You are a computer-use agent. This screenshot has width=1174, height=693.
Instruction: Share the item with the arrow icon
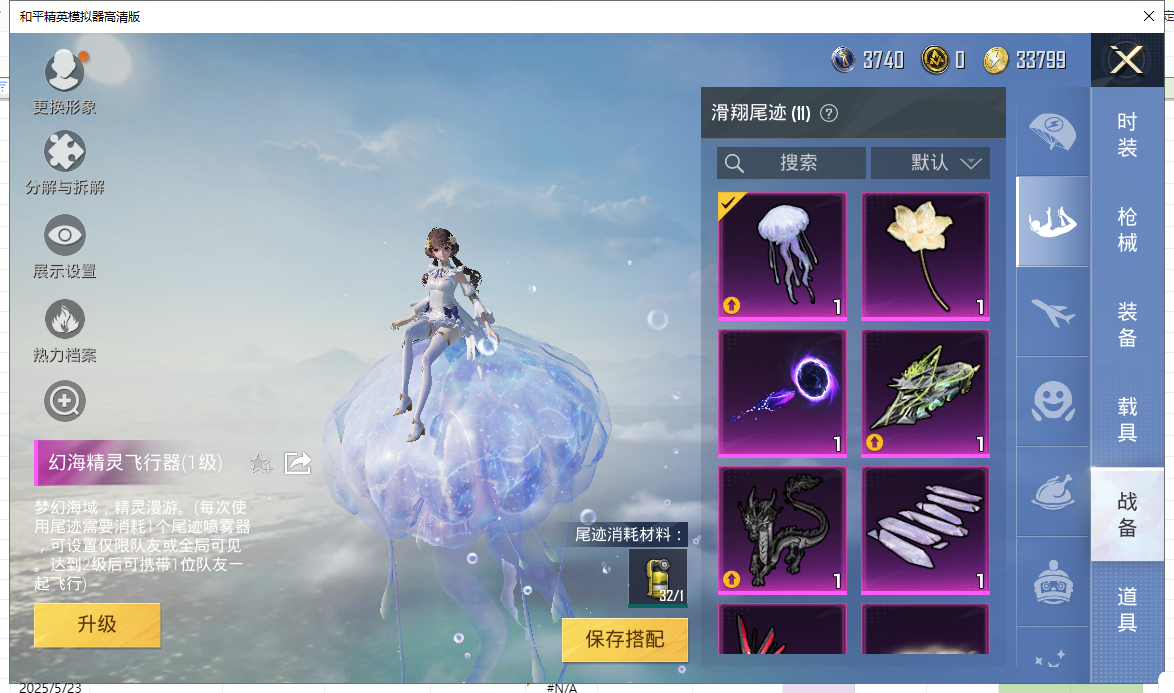point(298,463)
